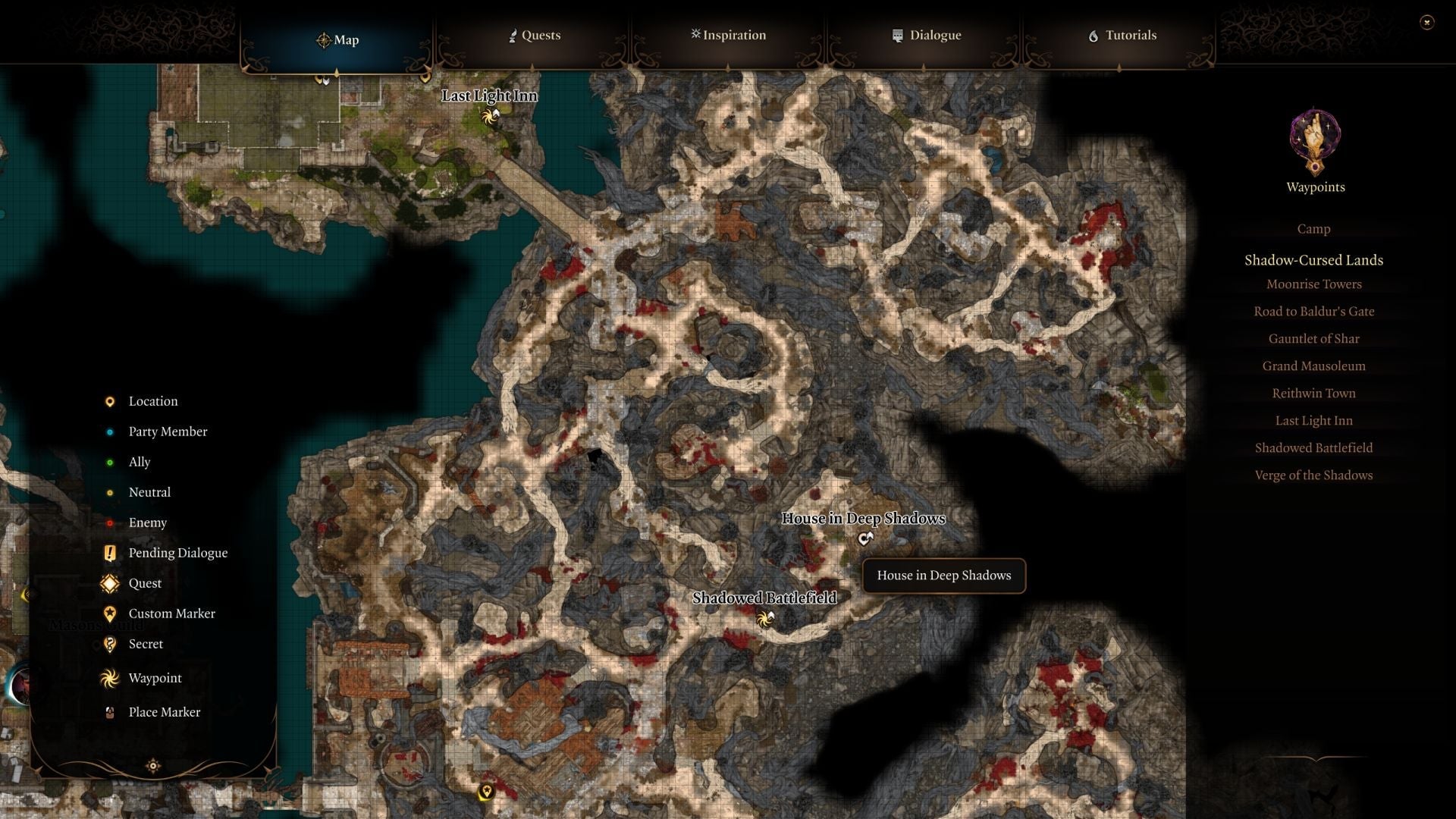Click the compass icon below the map legend
Viewport: 1456px width, 819px height.
point(155,766)
